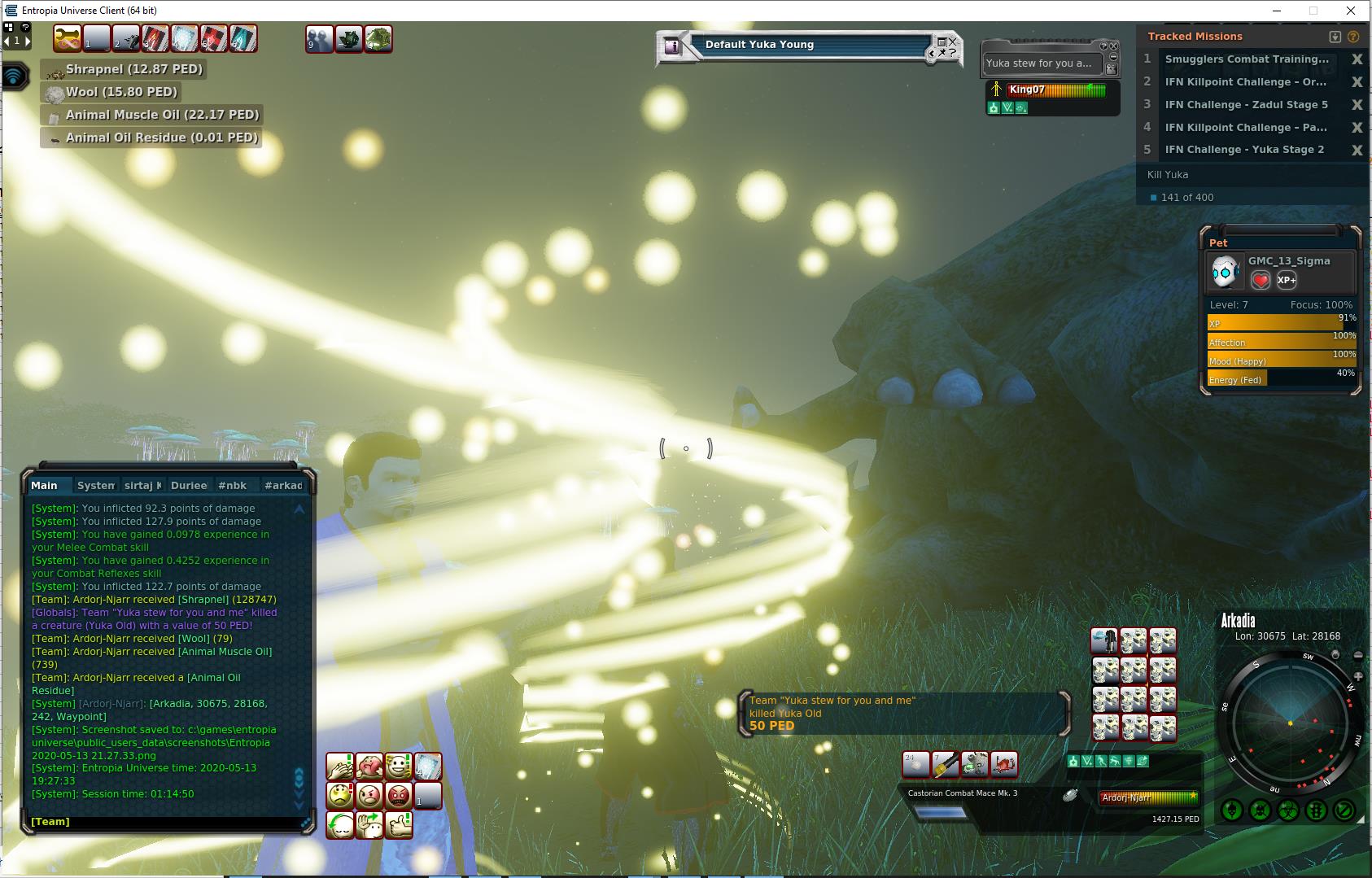Select the IFN Challenge - Zadul Stage 5 mission
The width and height of the screenshot is (1372, 878).
click(x=1246, y=105)
